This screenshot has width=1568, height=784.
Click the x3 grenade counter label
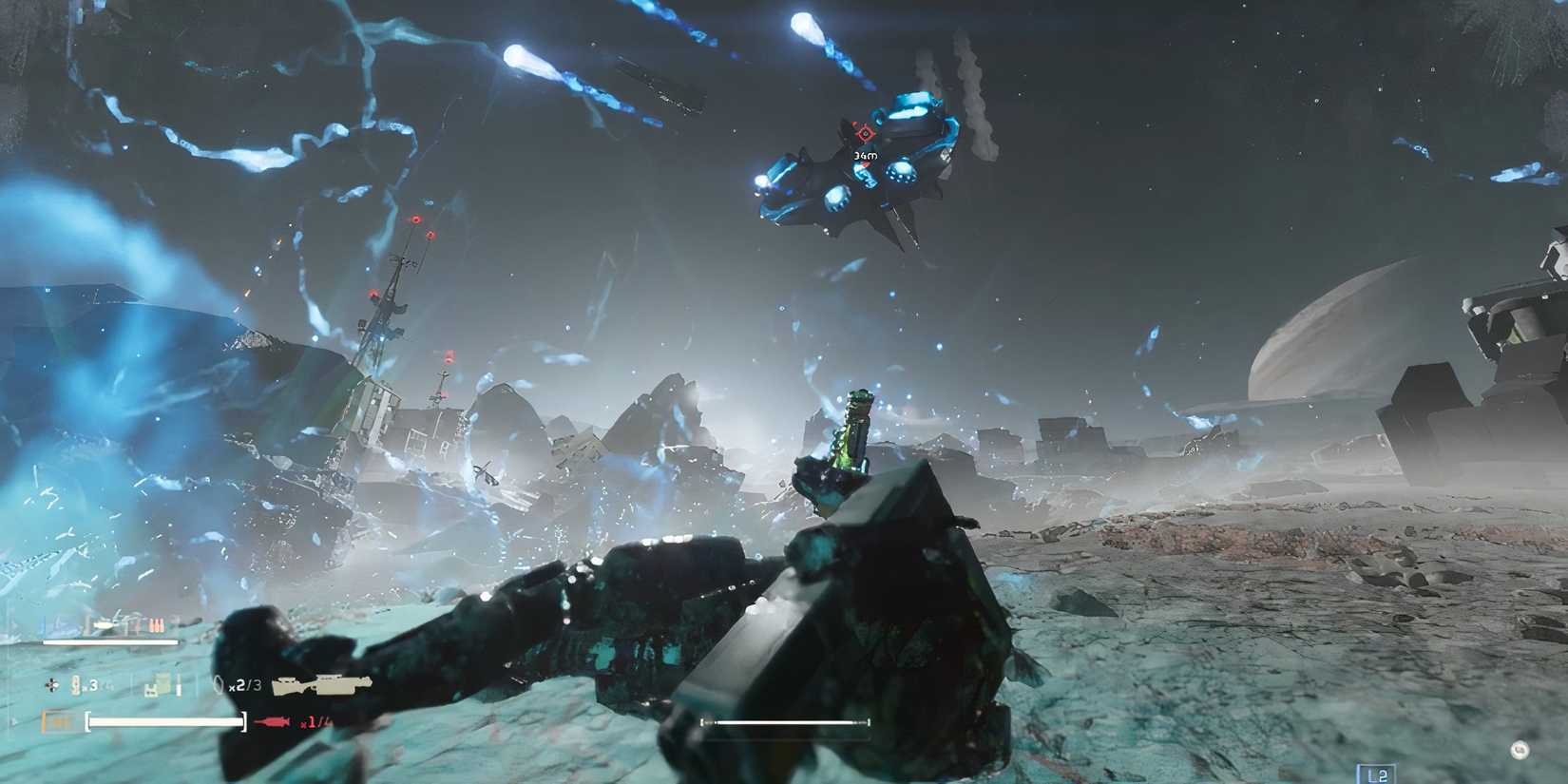click(92, 685)
